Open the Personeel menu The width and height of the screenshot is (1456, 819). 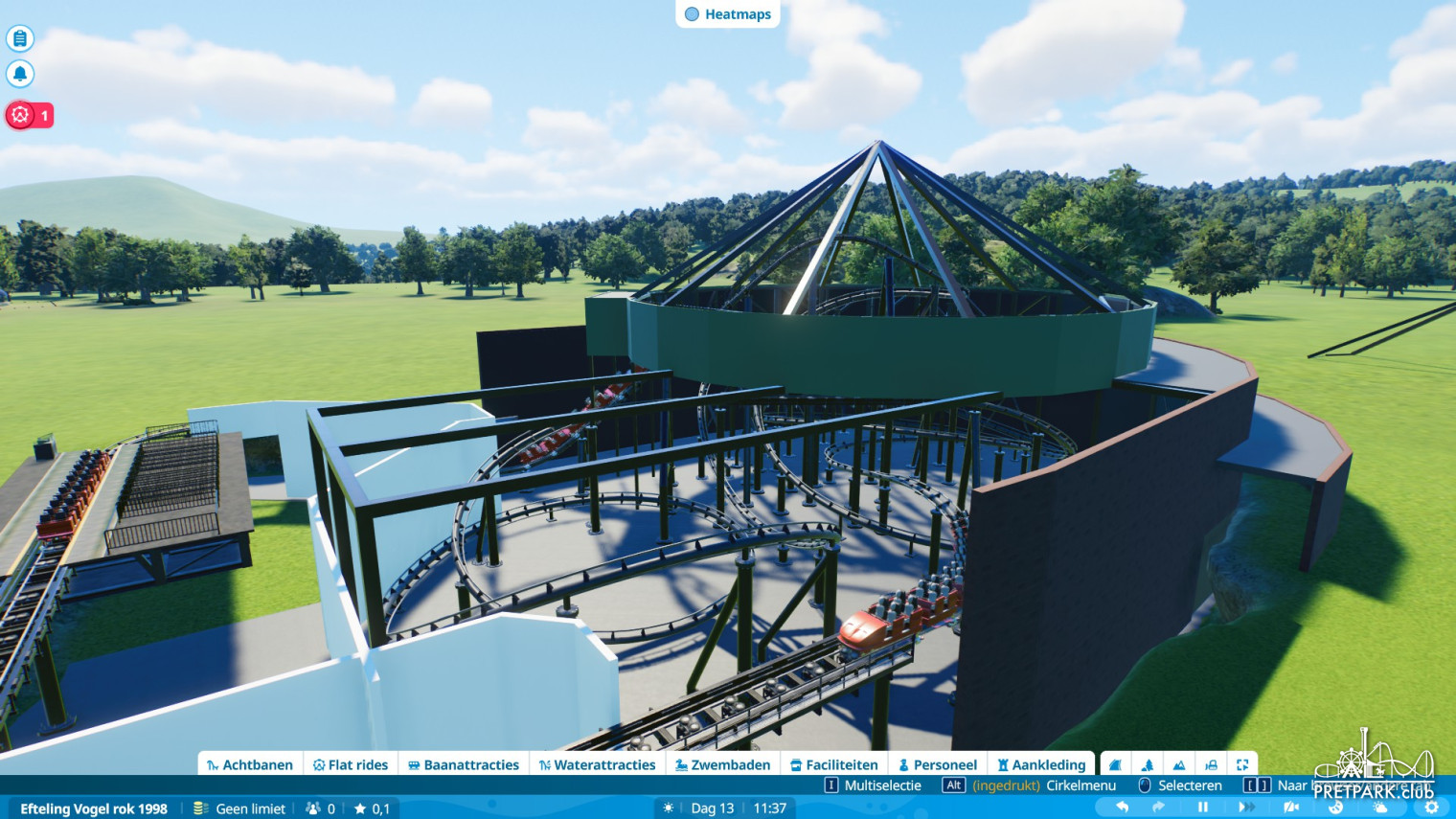pos(938,764)
